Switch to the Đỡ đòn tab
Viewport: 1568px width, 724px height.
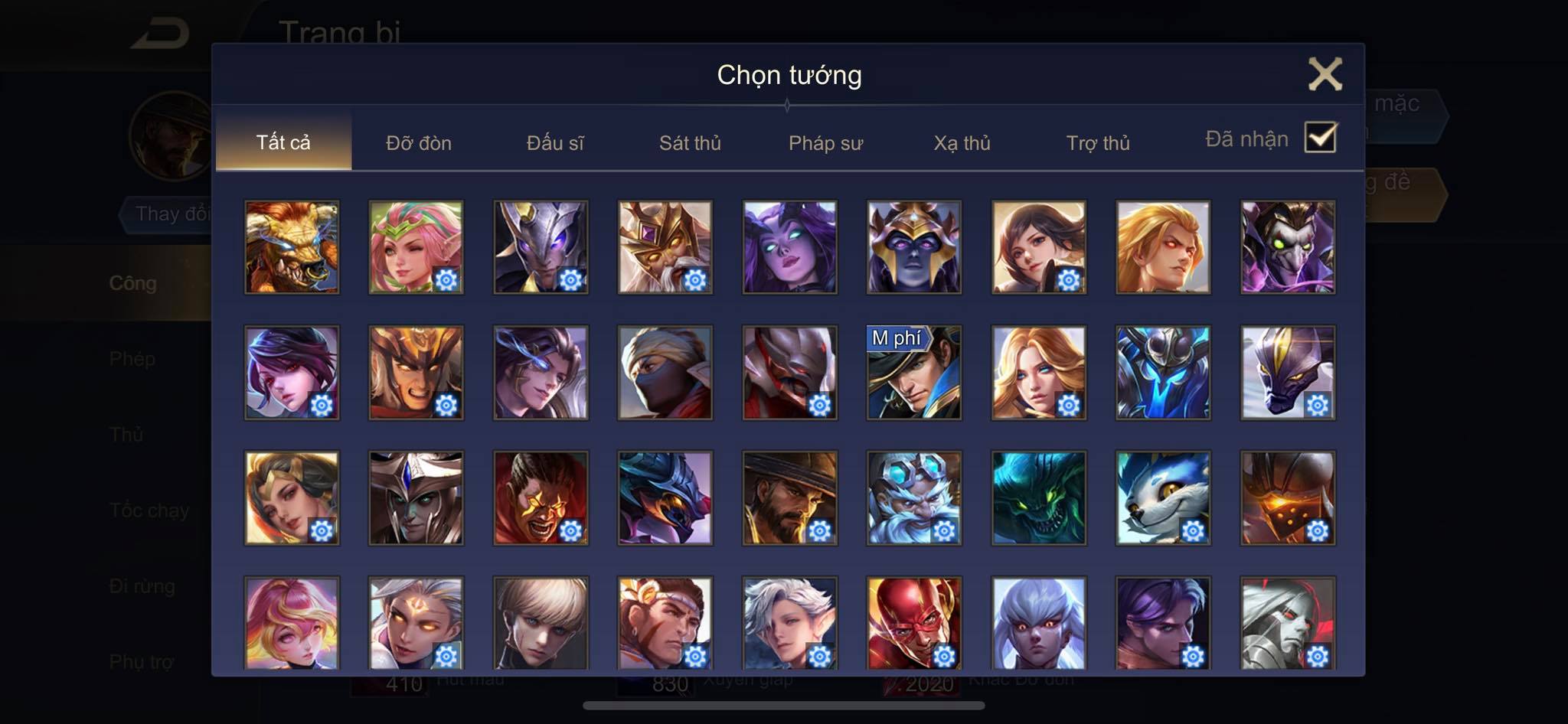click(x=418, y=142)
